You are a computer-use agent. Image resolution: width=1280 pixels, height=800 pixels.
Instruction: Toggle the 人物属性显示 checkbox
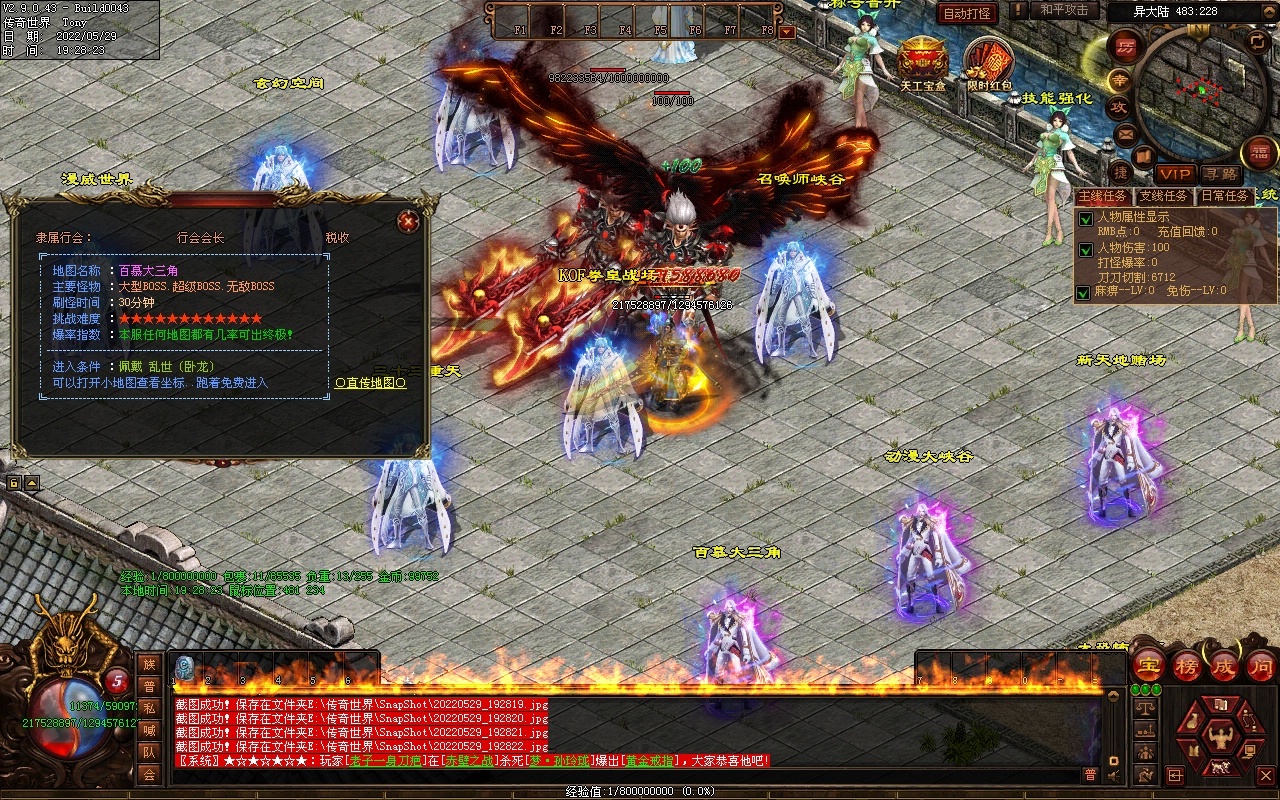click(x=1085, y=219)
